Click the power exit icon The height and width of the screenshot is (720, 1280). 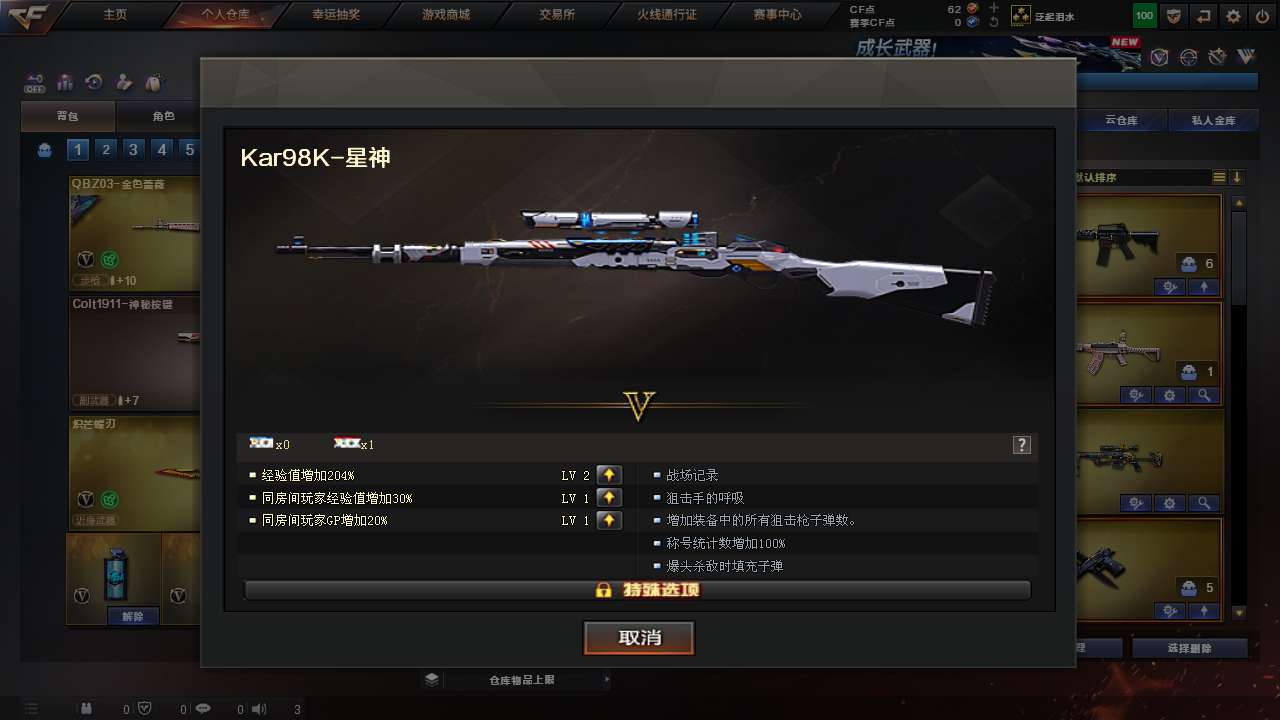(1262, 16)
